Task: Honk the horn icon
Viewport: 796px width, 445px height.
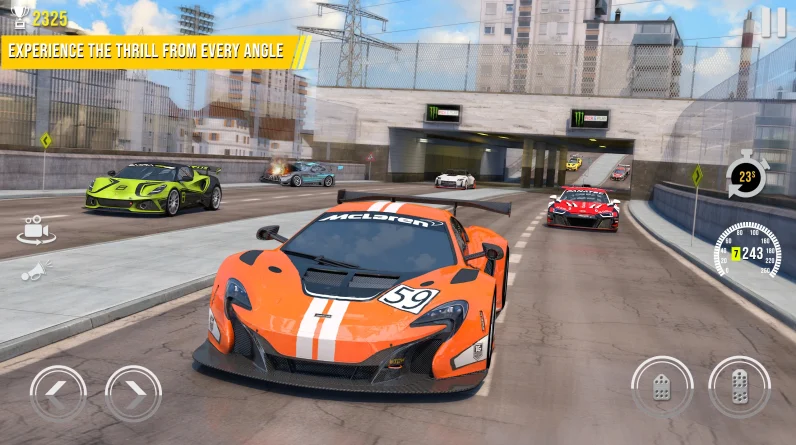Action: pyautogui.click(x=35, y=270)
